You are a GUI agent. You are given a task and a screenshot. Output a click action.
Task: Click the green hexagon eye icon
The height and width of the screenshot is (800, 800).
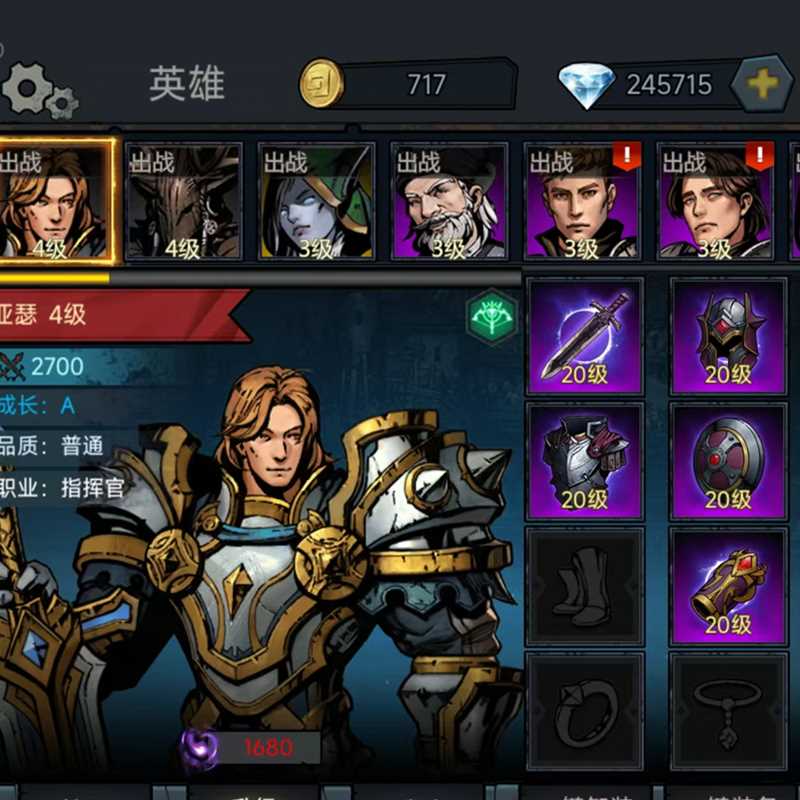pyautogui.click(x=492, y=317)
